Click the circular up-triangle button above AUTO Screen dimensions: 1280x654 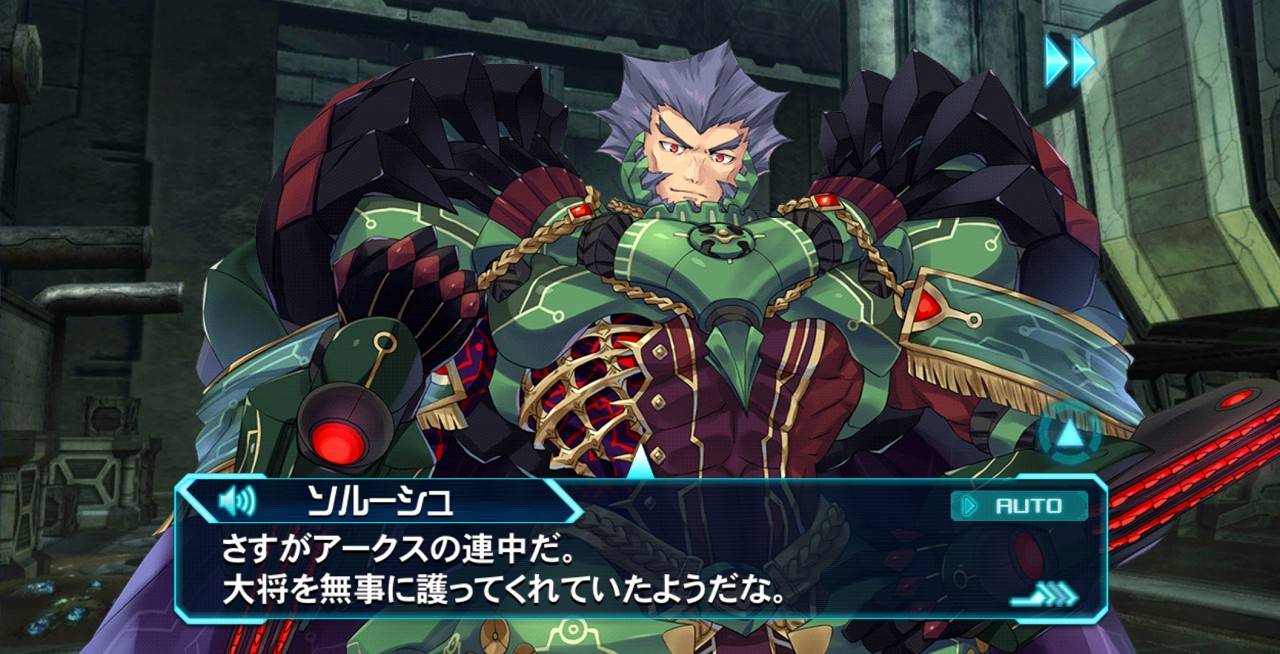(1068, 434)
